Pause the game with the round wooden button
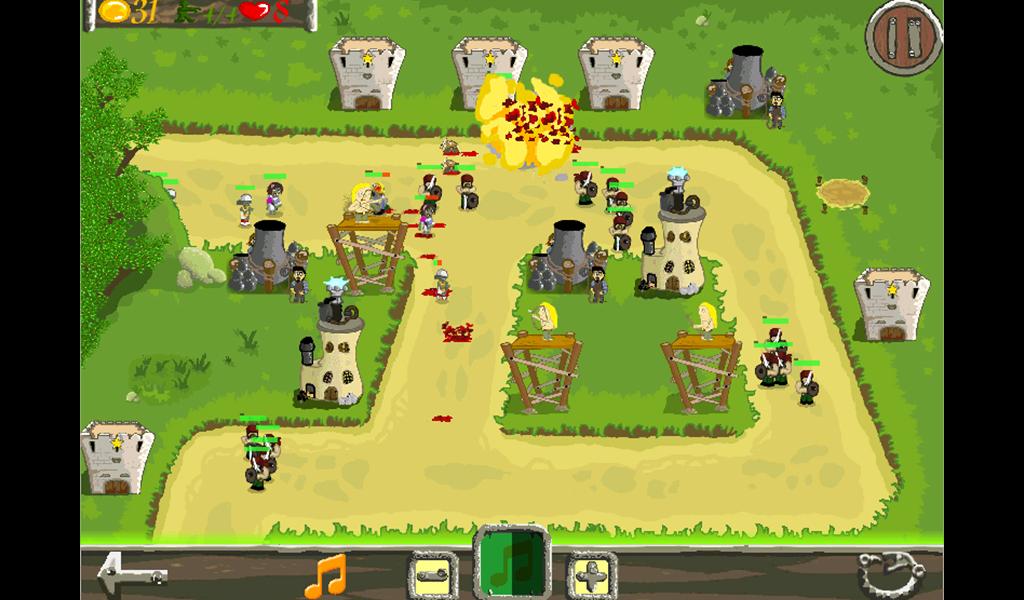Image resolution: width=1024 pixels, height=600 pixels. [x=903, y=39]
